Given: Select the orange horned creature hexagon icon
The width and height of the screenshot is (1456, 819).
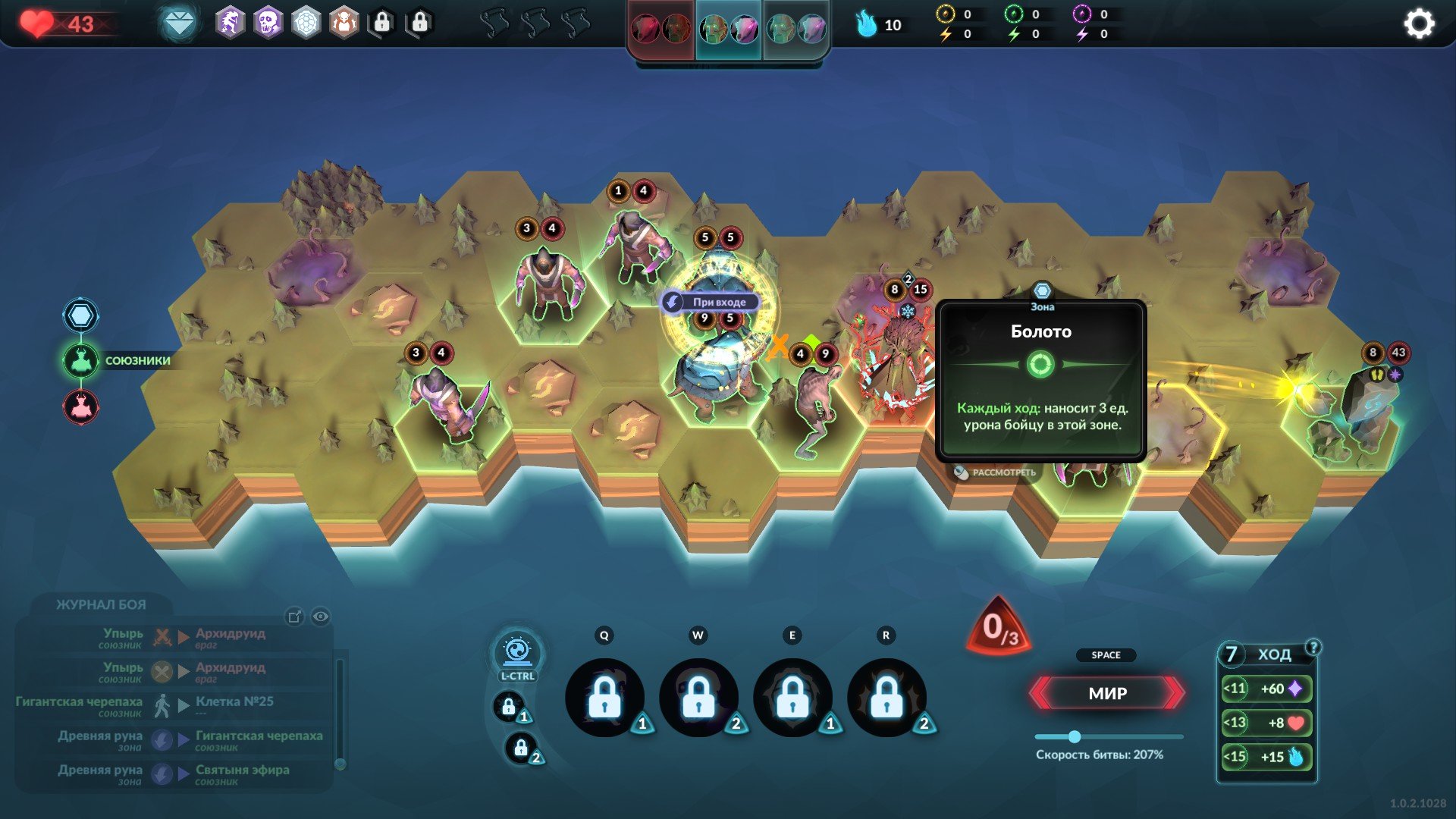Looking at the screenshot, I should click(344, 24).
